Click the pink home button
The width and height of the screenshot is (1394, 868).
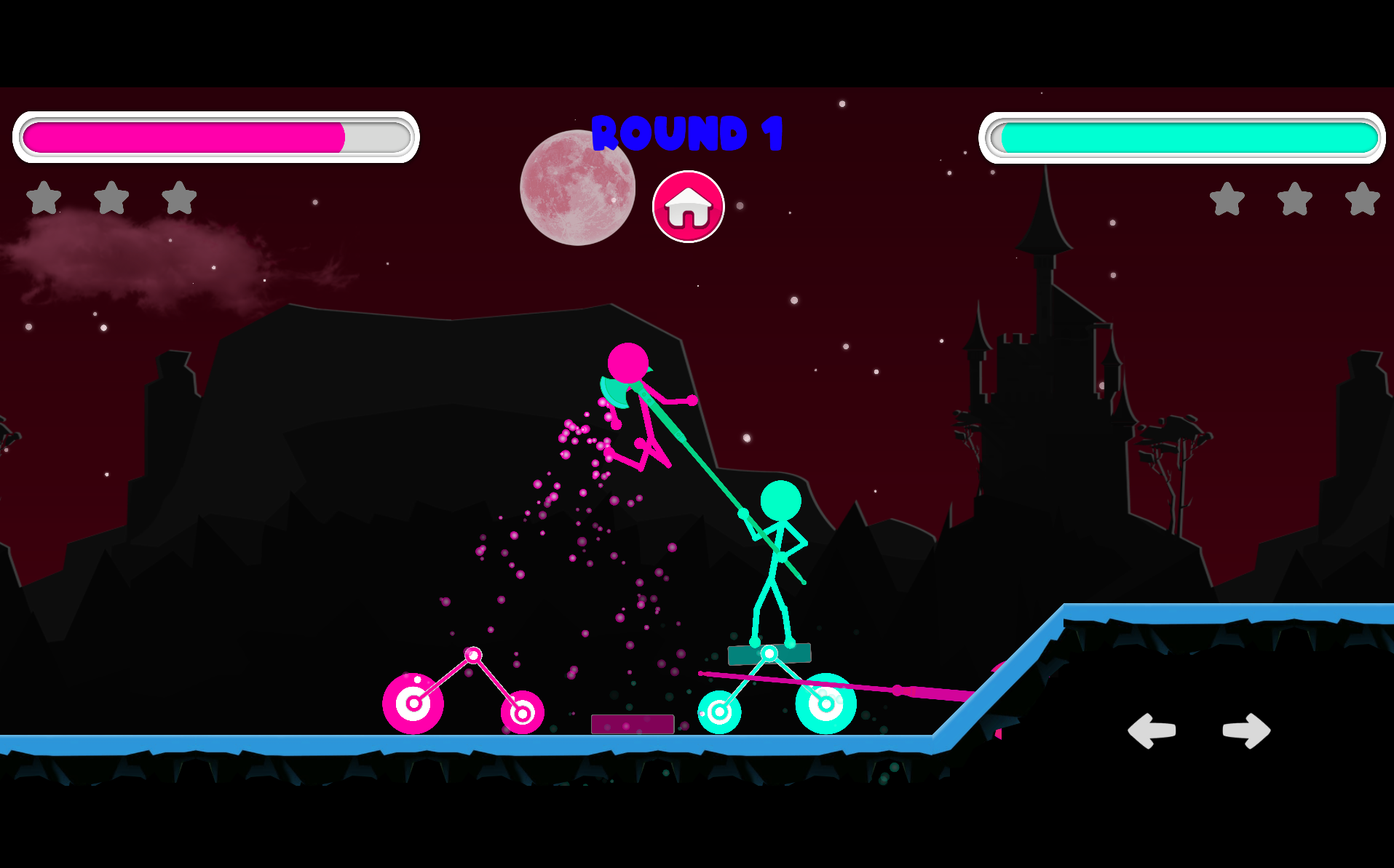tap(688, 207)
